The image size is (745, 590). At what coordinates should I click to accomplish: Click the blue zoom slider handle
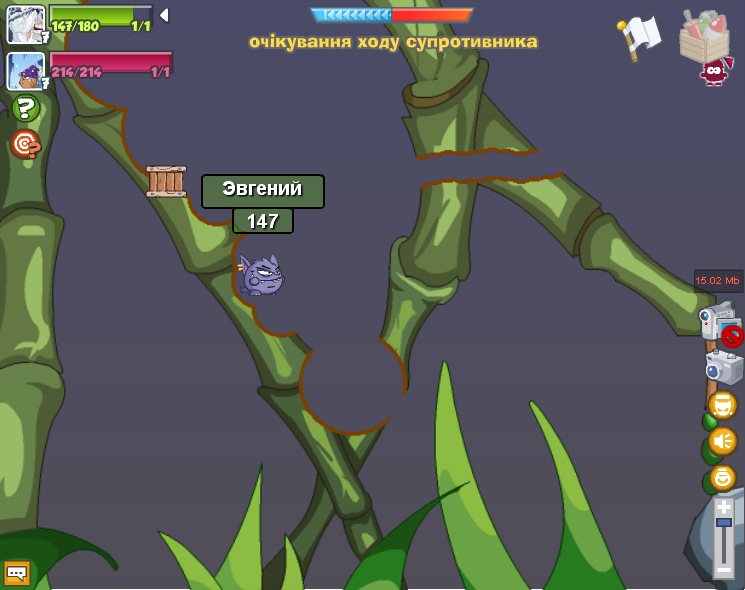pyautogui.click(x=723, y=523)
